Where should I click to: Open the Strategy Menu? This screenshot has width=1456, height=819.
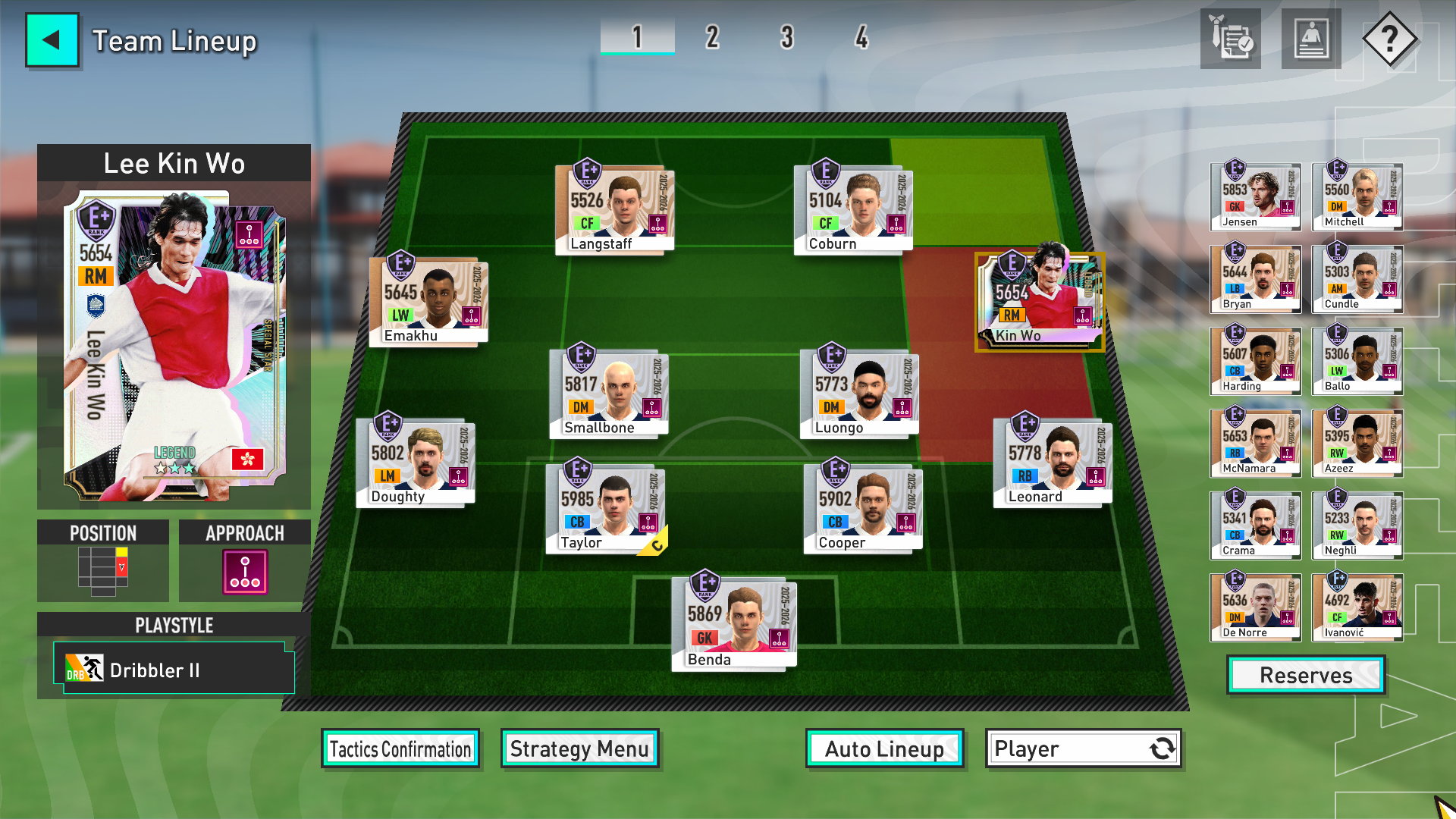click(579, 749)
